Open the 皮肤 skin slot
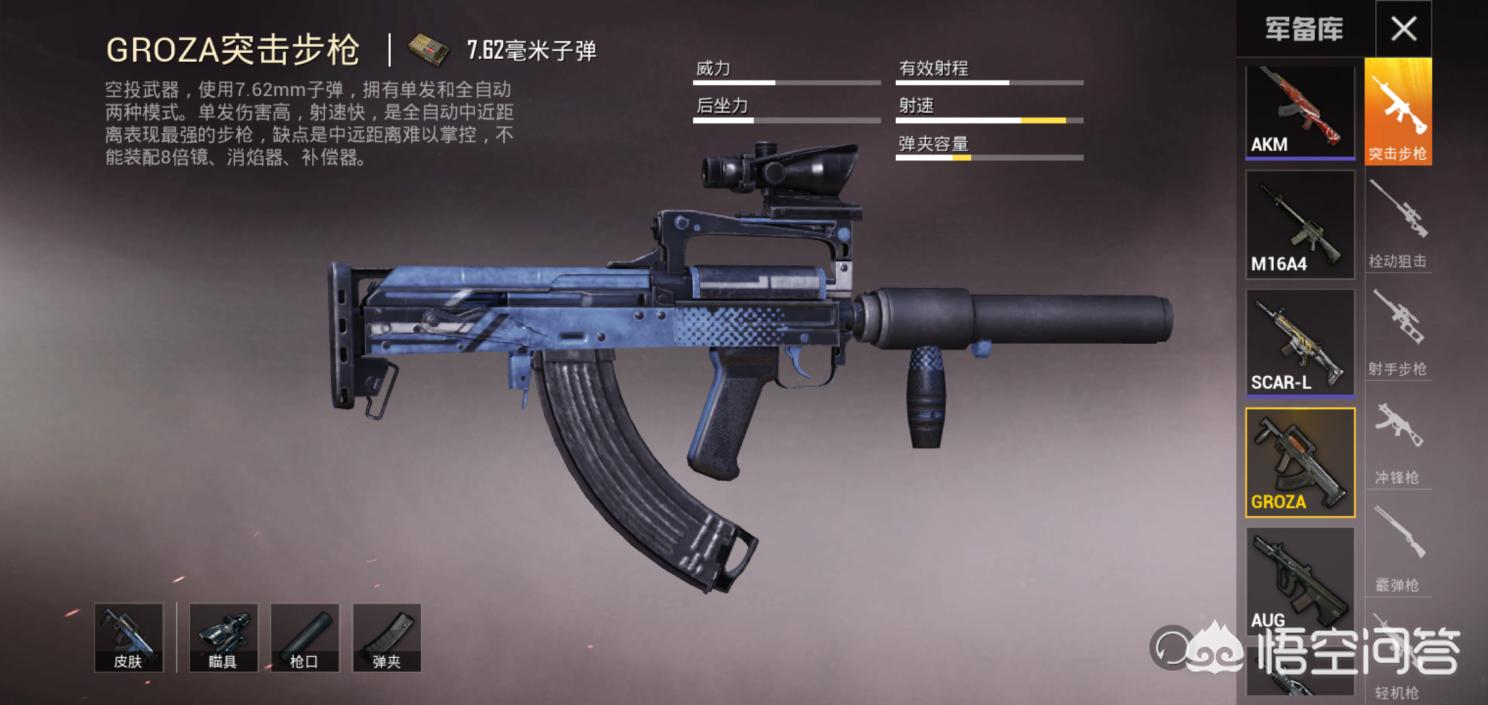Viewport: 1488px width, 705px height. (x=128, y=638)
